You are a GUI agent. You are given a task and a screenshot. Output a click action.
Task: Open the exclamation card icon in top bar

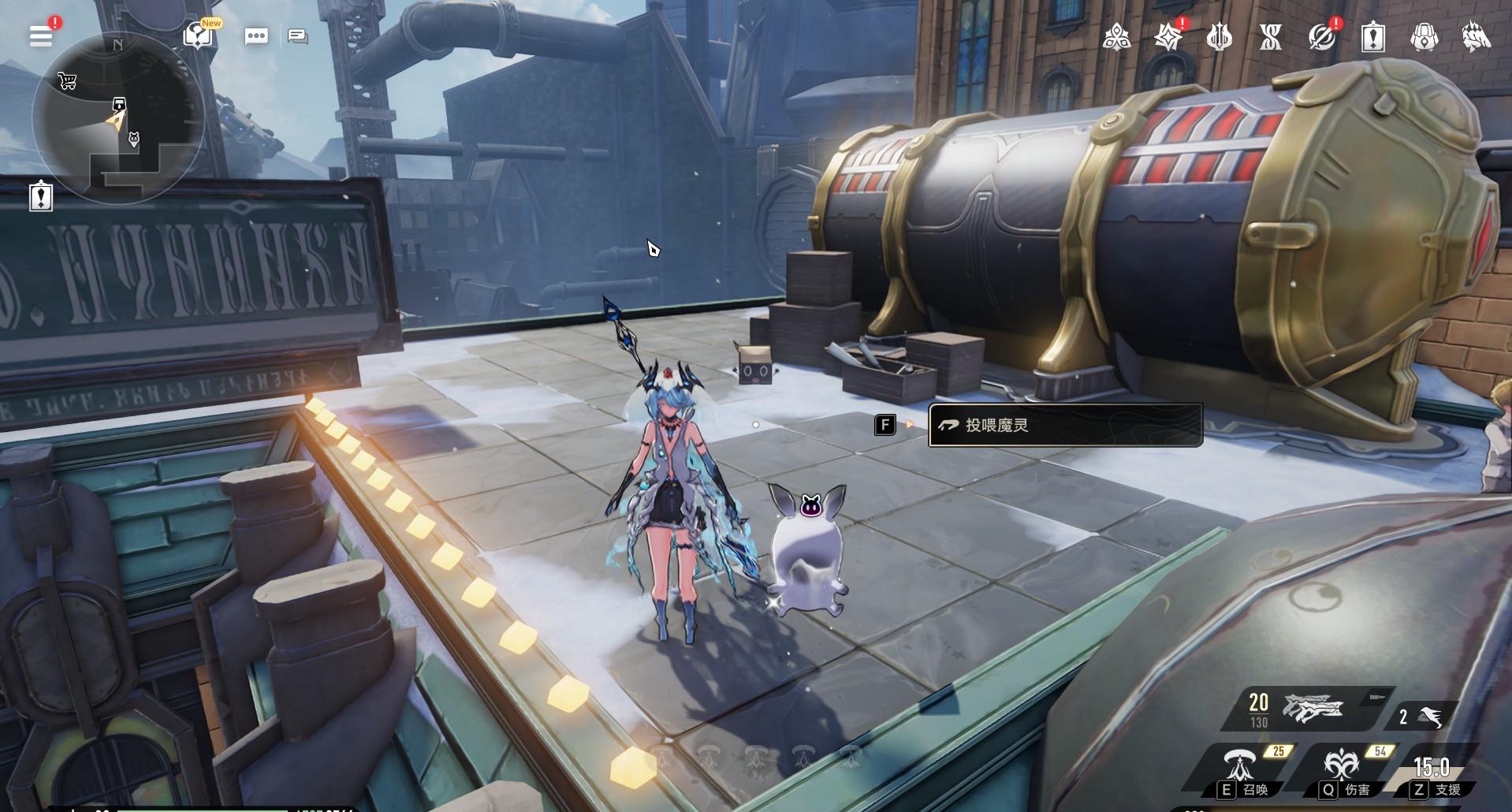coord(1372,36)
